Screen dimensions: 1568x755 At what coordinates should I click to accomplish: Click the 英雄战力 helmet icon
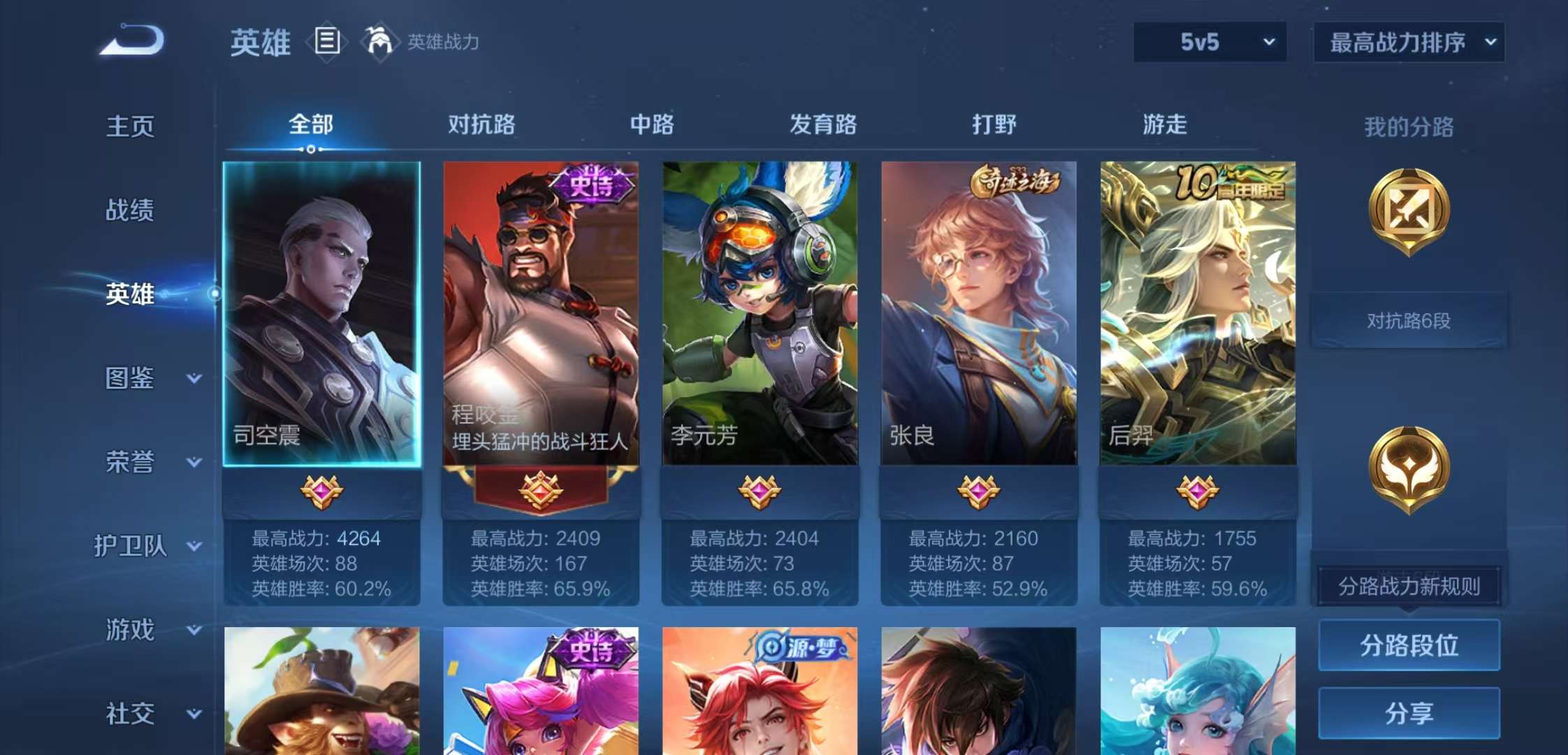377,41
